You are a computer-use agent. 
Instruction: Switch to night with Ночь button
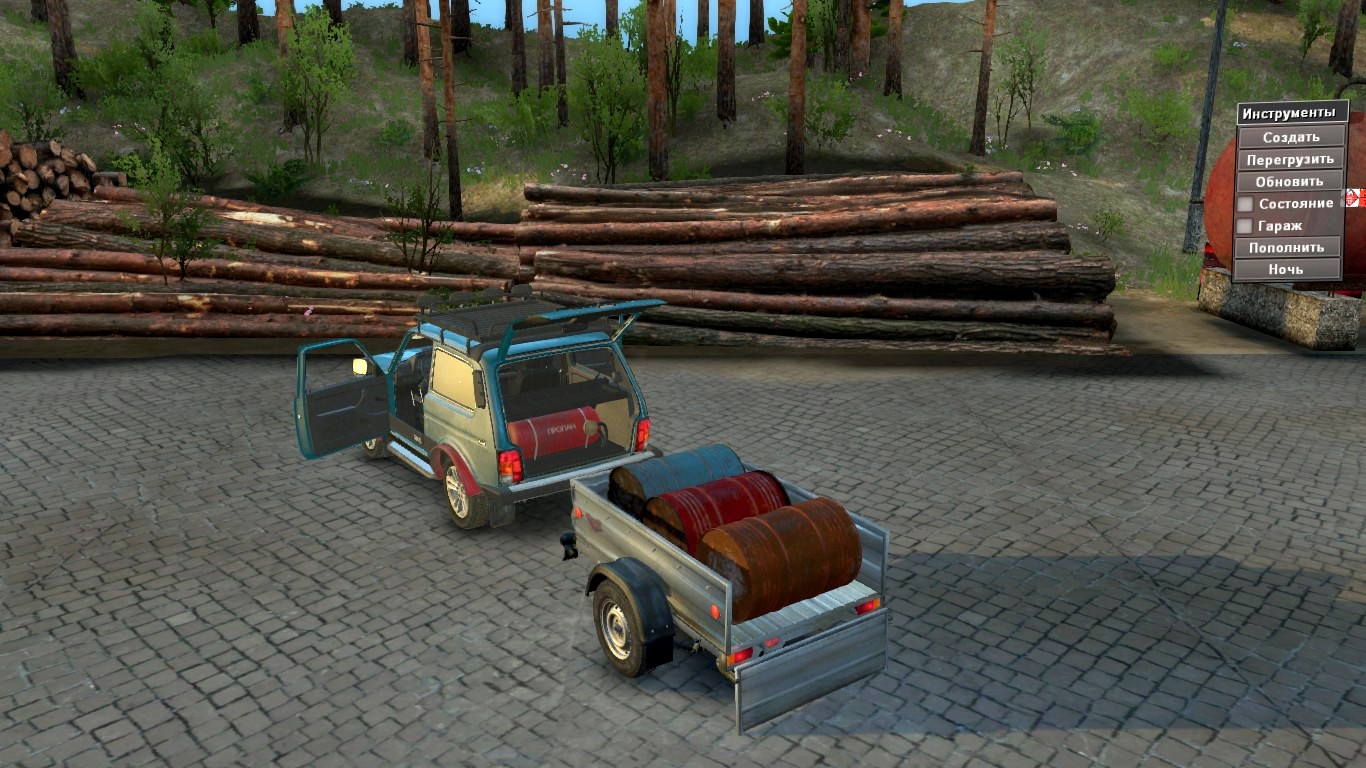(1286, 269)
